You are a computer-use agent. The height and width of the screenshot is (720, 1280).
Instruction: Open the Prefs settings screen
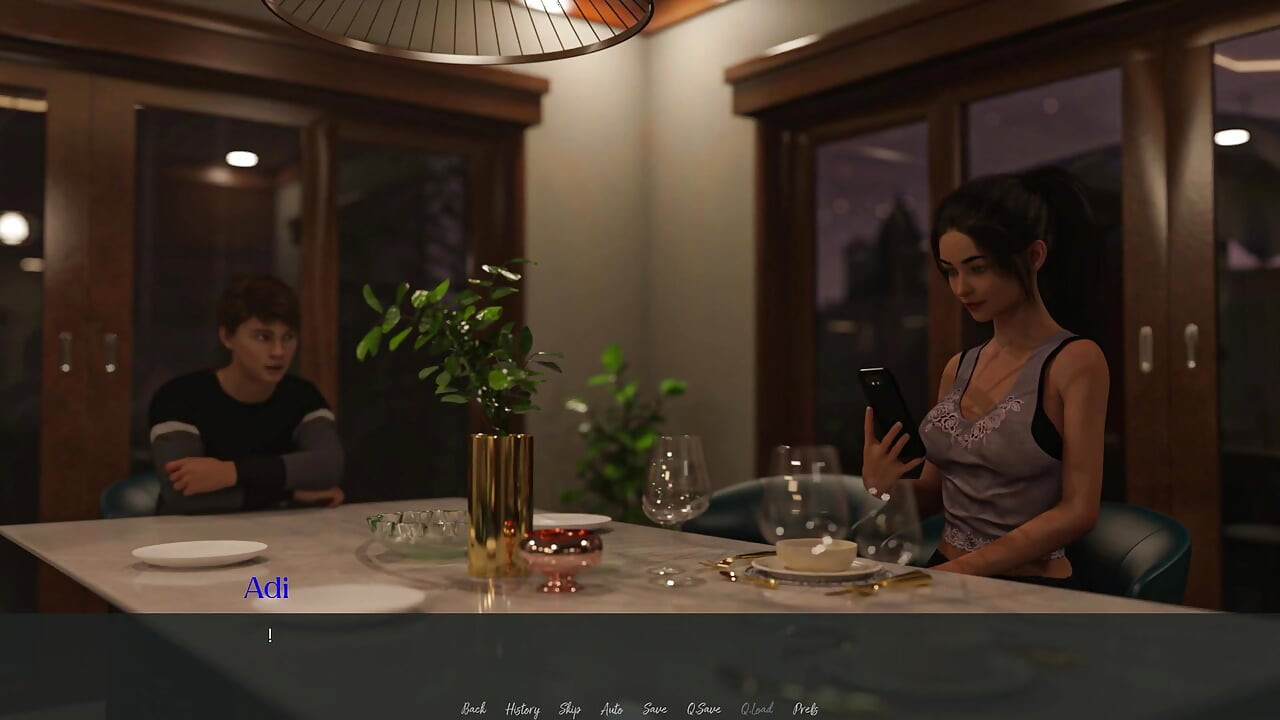pos(806,708)
